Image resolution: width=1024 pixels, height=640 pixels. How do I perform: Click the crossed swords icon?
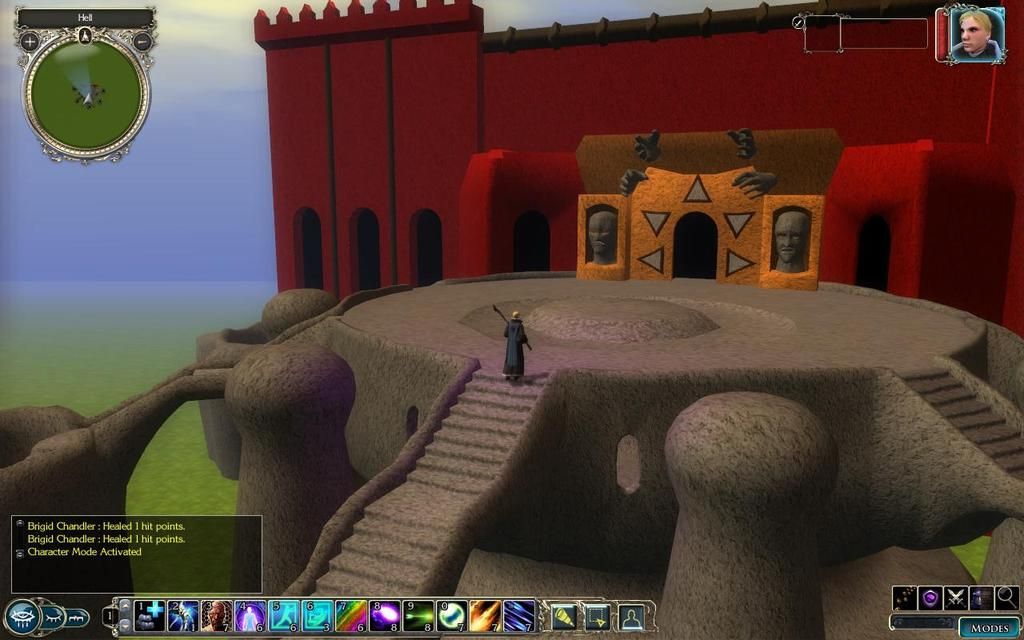tap(956, 598)
